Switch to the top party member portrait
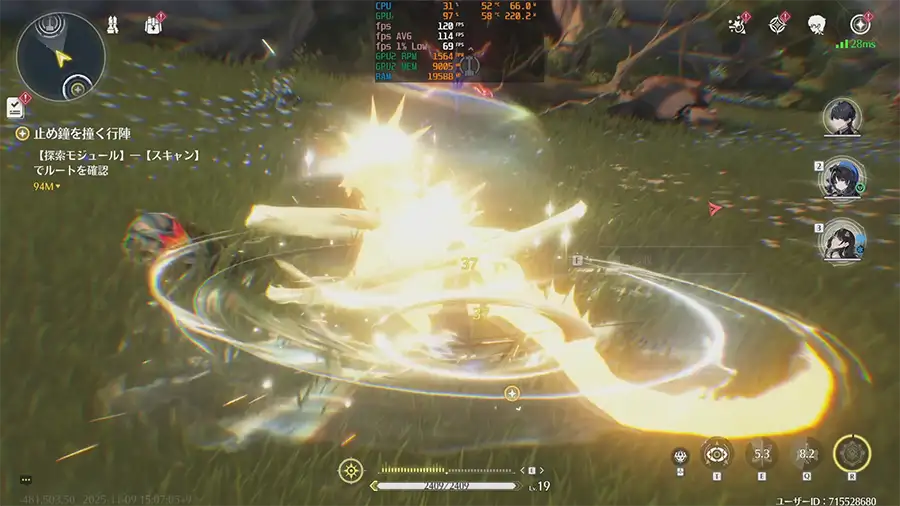The image size is (900, 506). click(841, 117)
